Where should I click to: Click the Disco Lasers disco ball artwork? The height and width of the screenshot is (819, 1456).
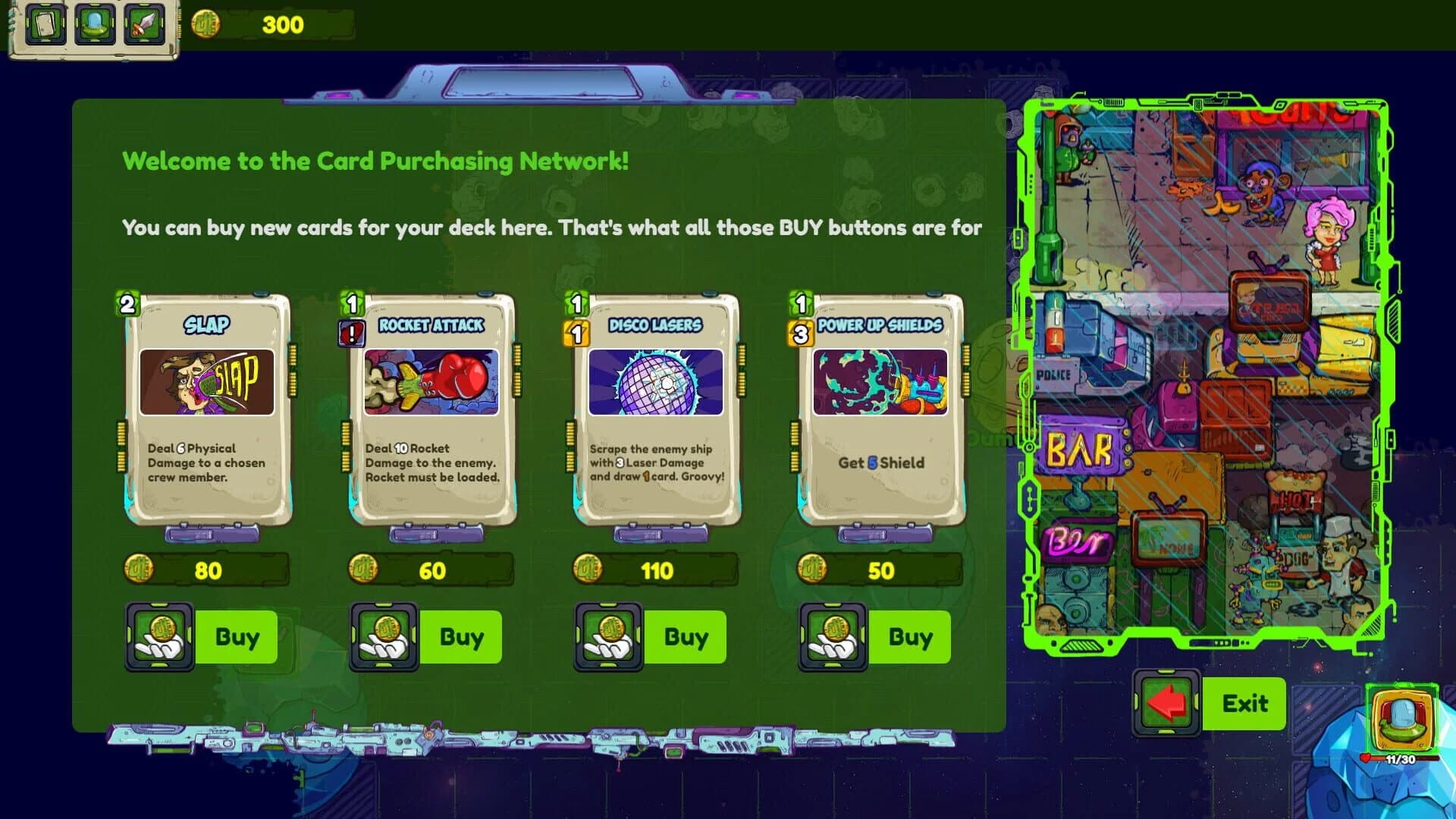tap(654, 381)
